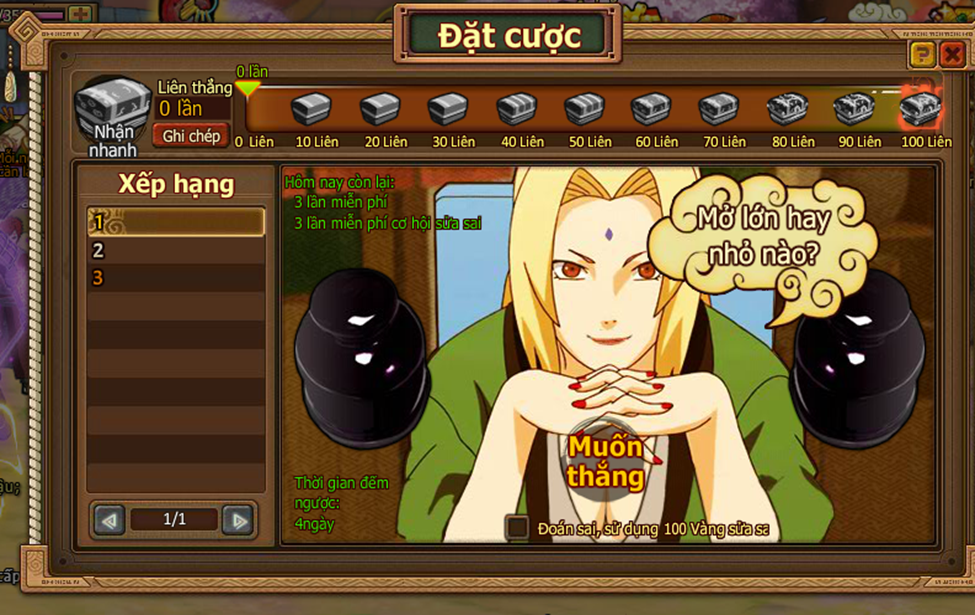The height and width of the screenshot is (615, 975).
Task: Click the Muốn thắng button
Action: pos(606,461)
